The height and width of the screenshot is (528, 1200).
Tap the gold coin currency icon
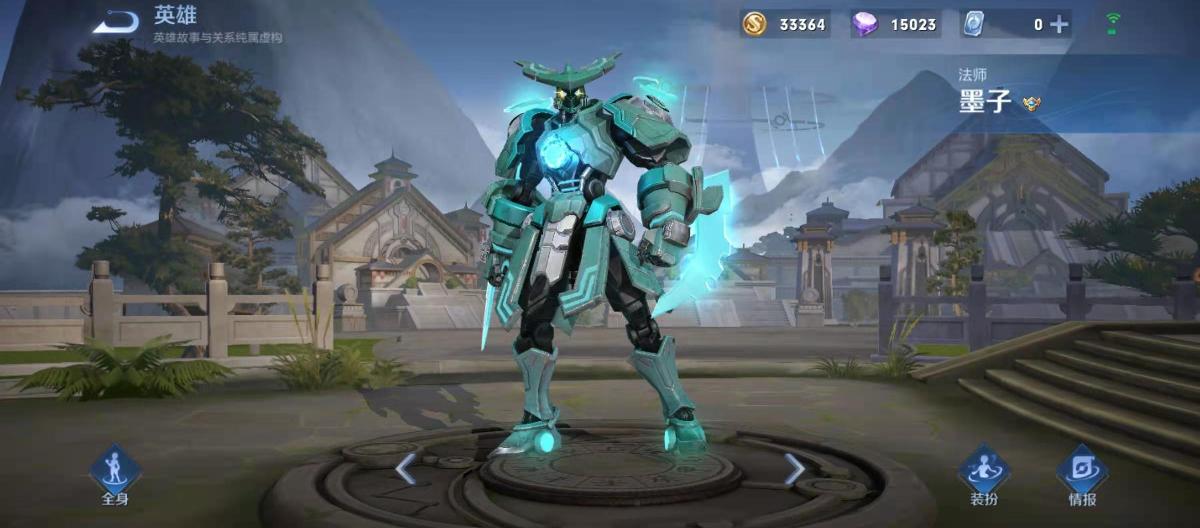[x=755, y=24]
